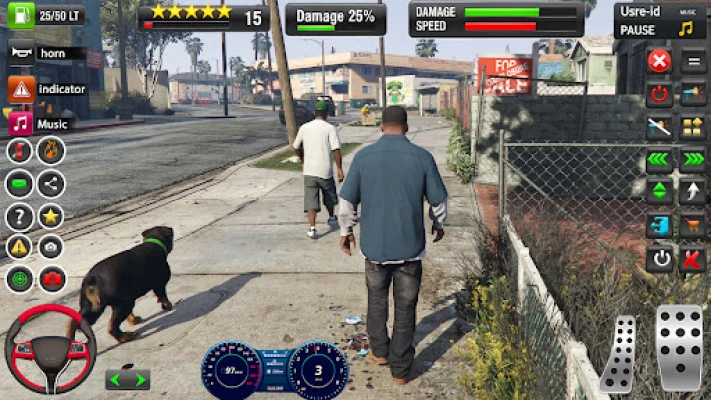
Task: Tap the yellow warning triangle round icon
Action: 19,247
